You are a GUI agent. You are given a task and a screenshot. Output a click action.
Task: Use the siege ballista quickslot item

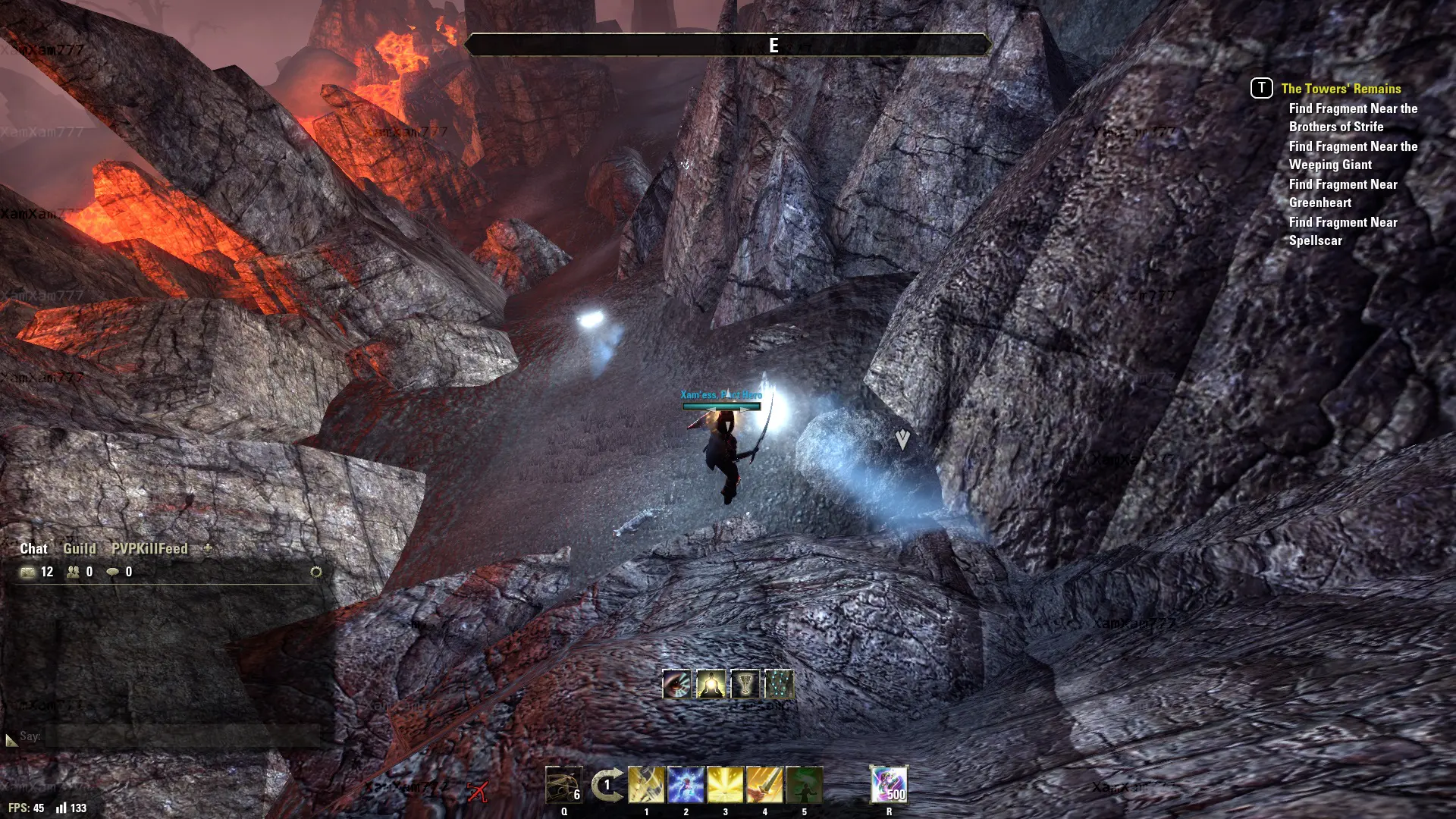[563, 784]
